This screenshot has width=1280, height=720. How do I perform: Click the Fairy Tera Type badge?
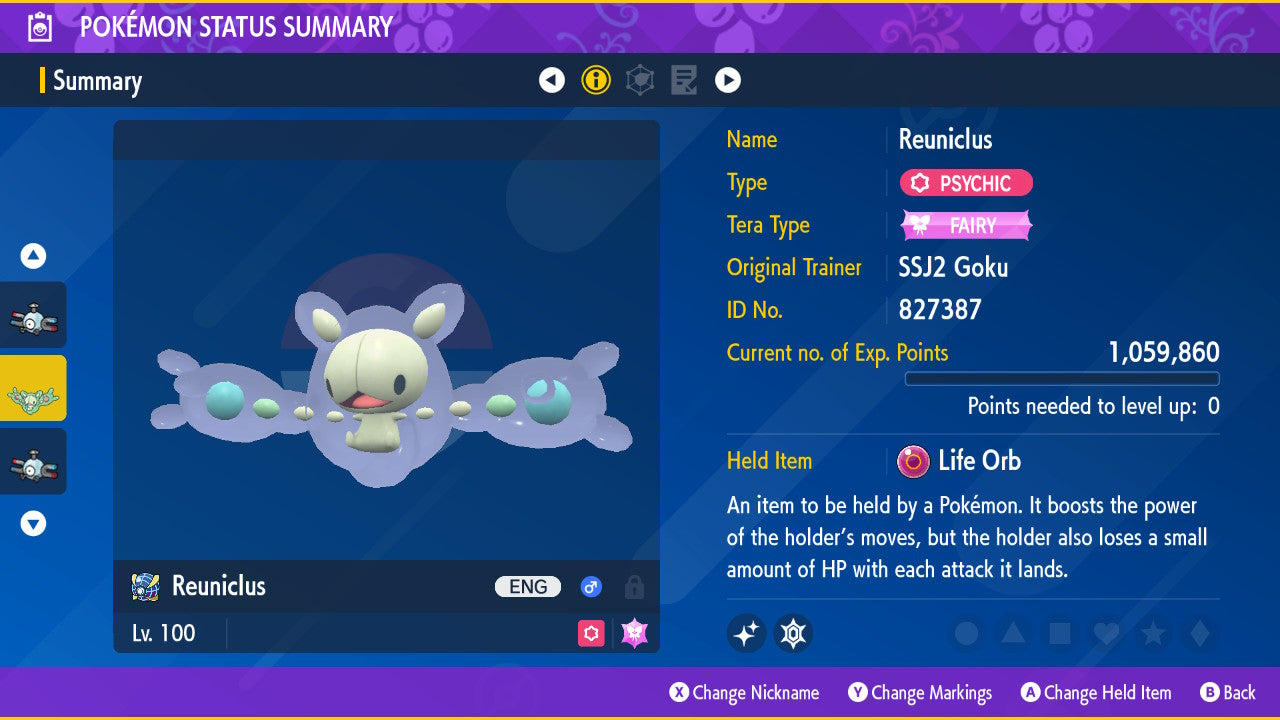point(966,225)
